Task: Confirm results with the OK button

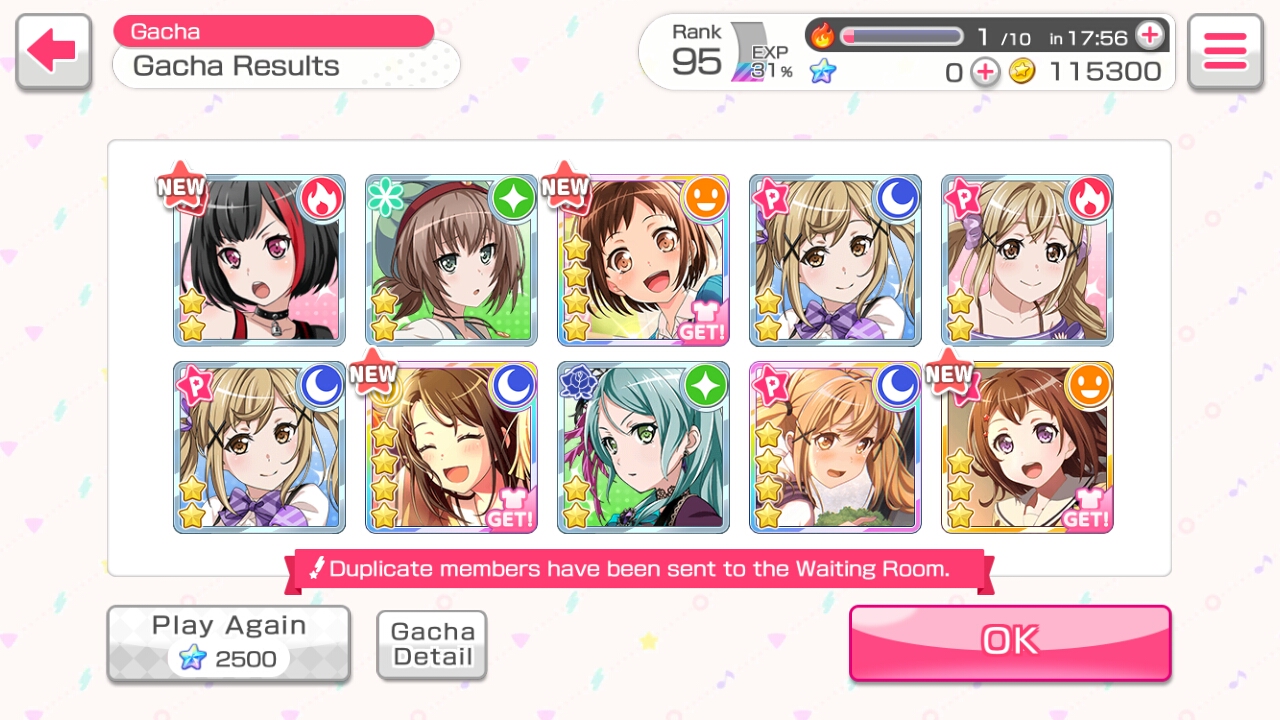Action: tap(1010, 642)
